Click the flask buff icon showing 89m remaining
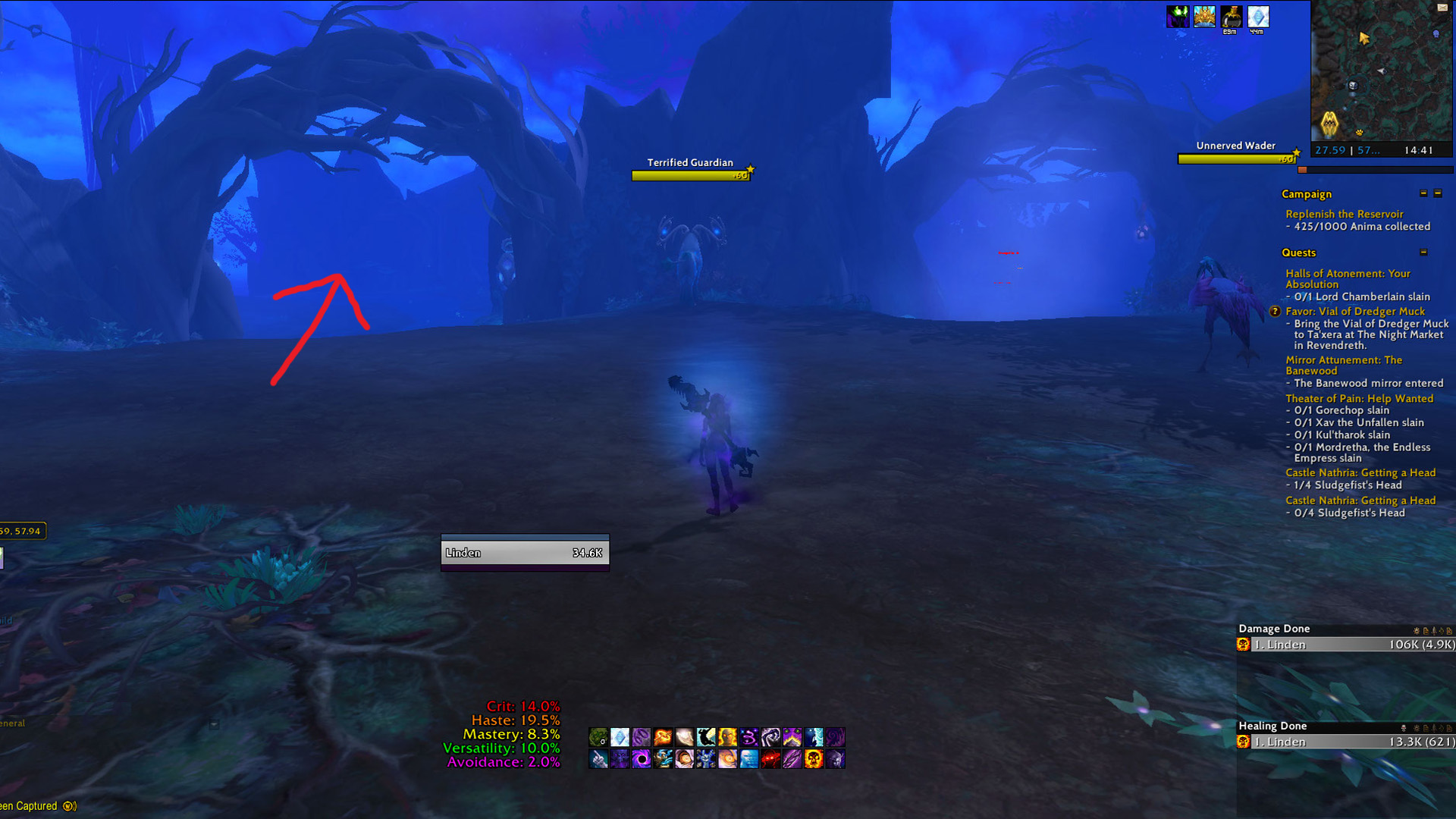The height and width of the screenshot is (819, 1456). tap(1232, 17)
